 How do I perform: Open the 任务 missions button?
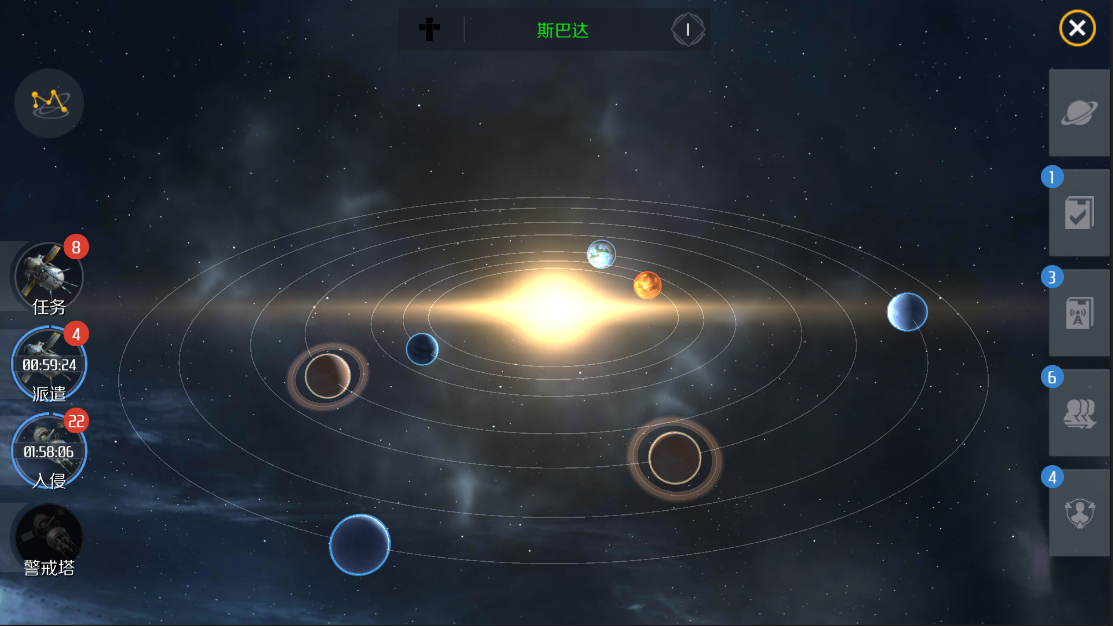tap(47, 277)
